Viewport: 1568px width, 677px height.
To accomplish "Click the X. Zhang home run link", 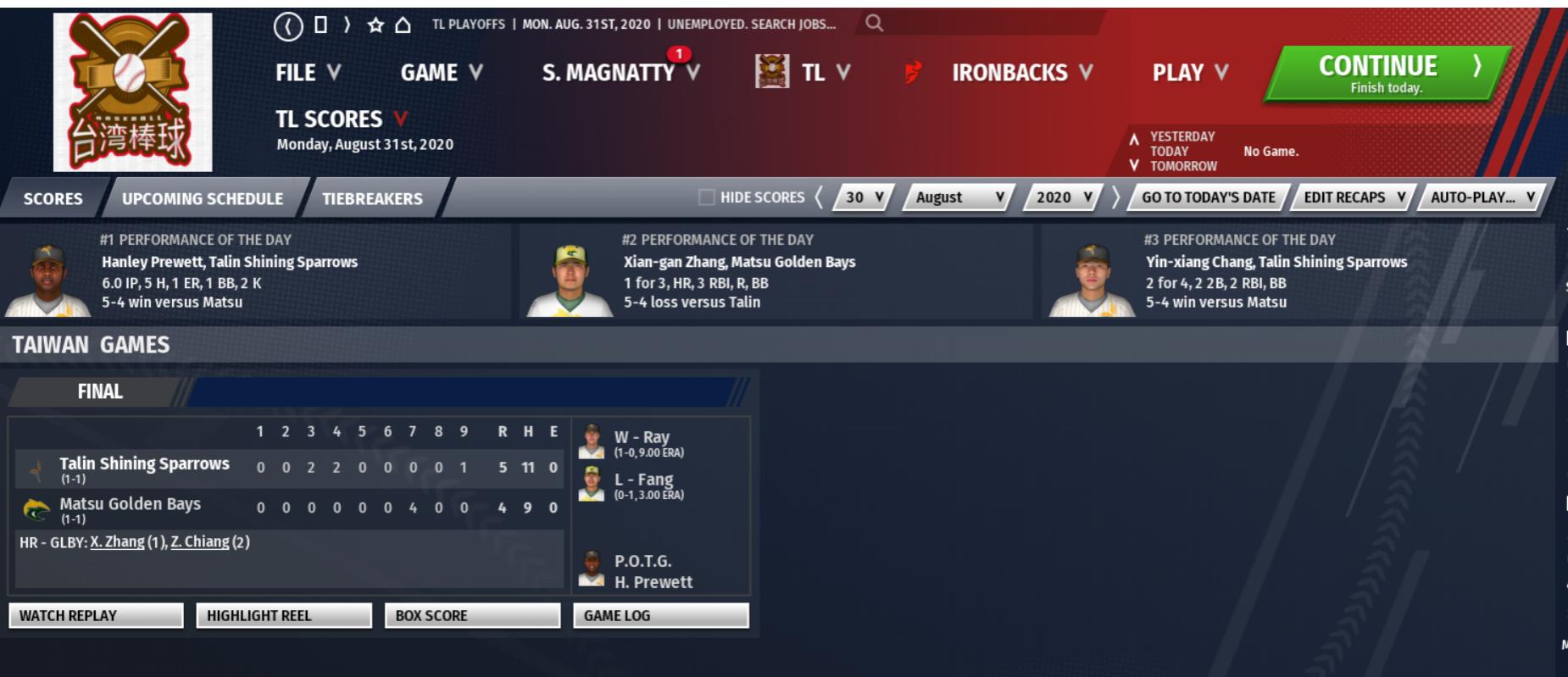I will tap(117, 542).
